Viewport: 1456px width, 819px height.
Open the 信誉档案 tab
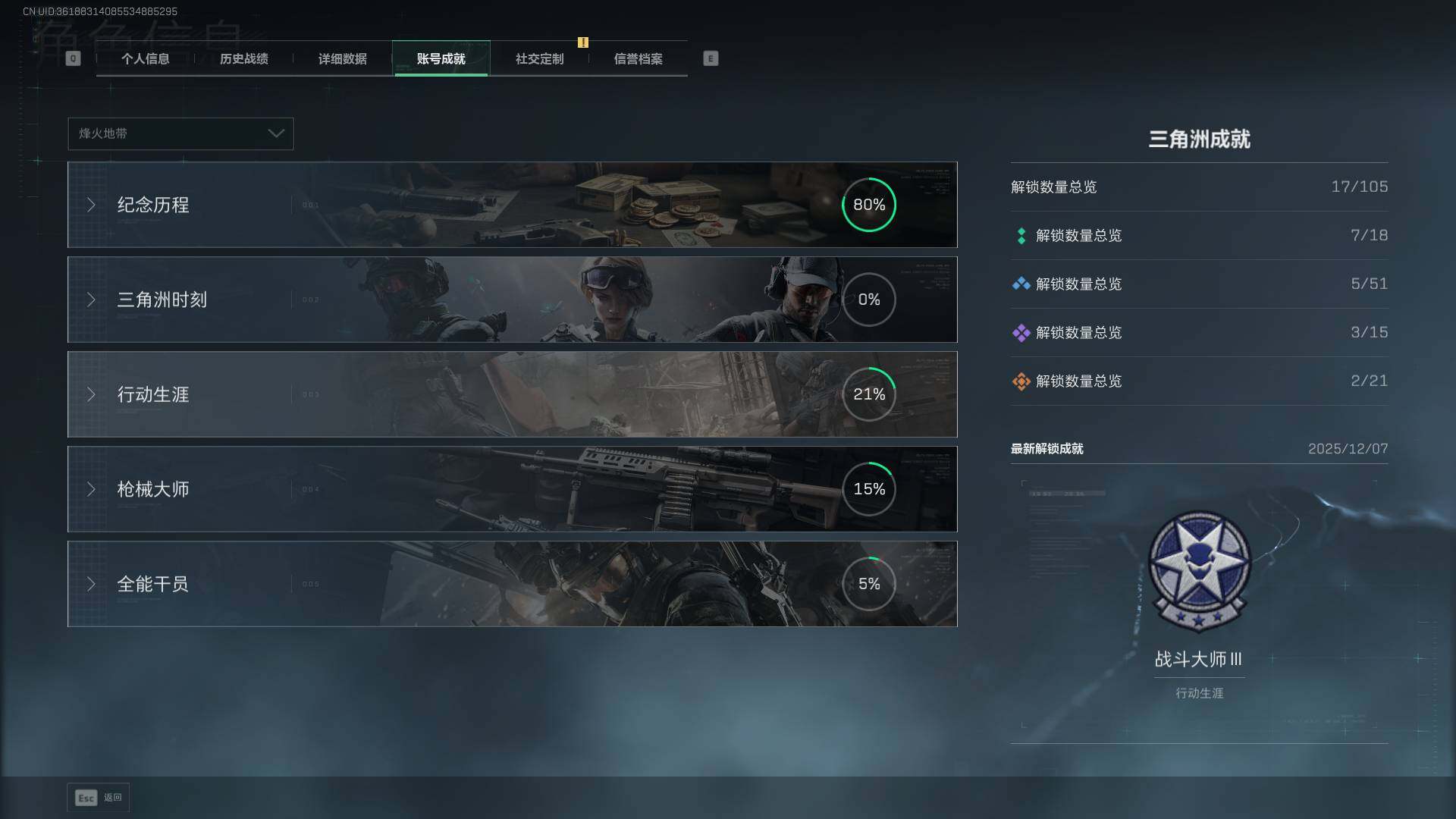[638, 59]
